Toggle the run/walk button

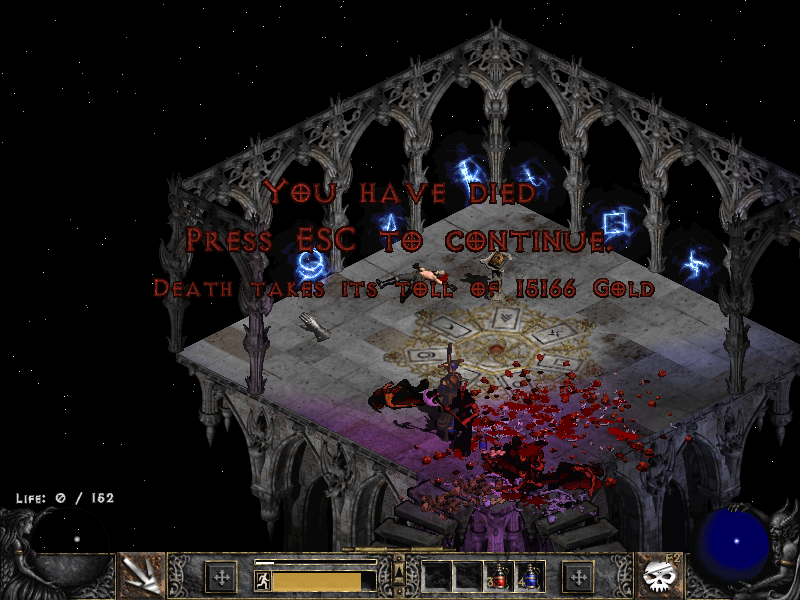(262, 581)
